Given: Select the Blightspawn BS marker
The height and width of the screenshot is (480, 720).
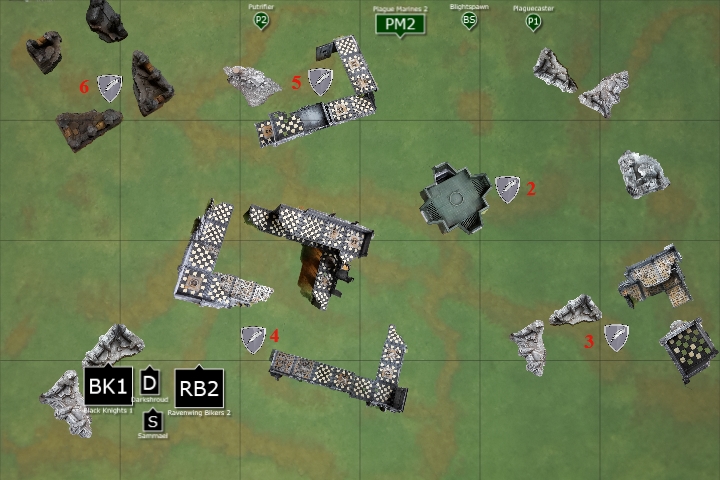Looking at the screenshot, I should [x=468, y=19].
